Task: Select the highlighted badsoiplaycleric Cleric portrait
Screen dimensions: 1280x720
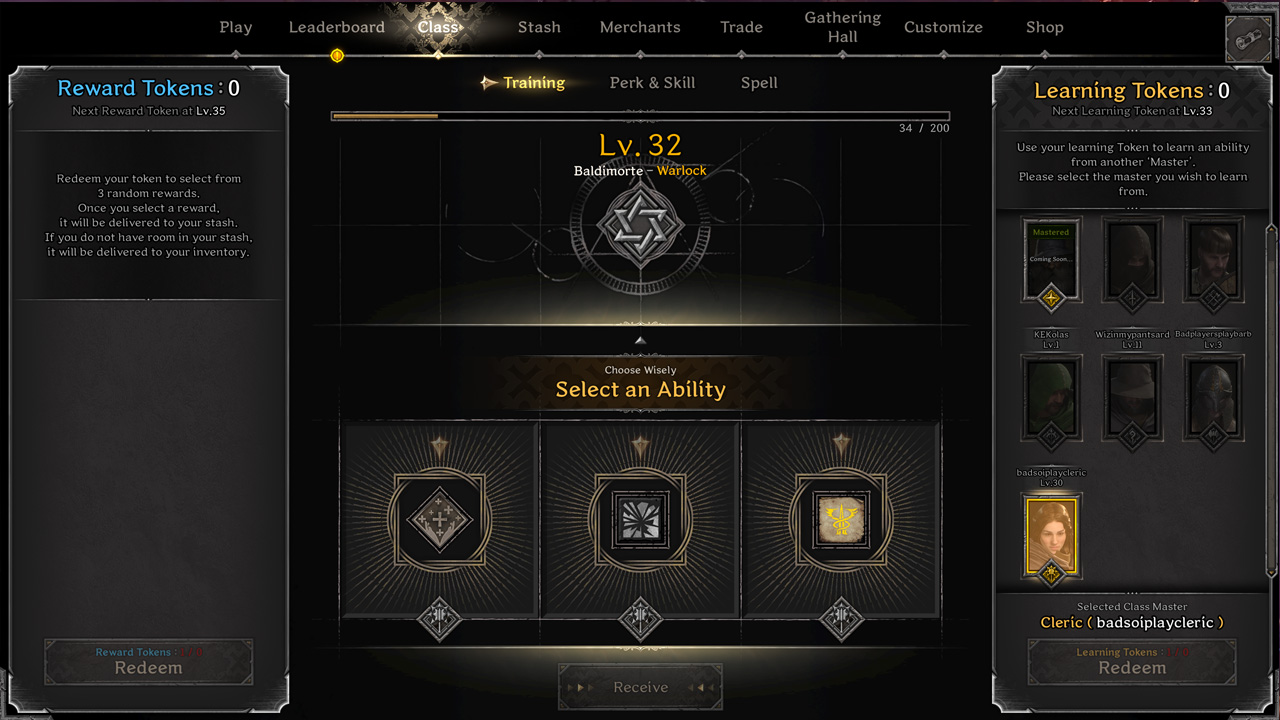Action: coord(1051,533)
